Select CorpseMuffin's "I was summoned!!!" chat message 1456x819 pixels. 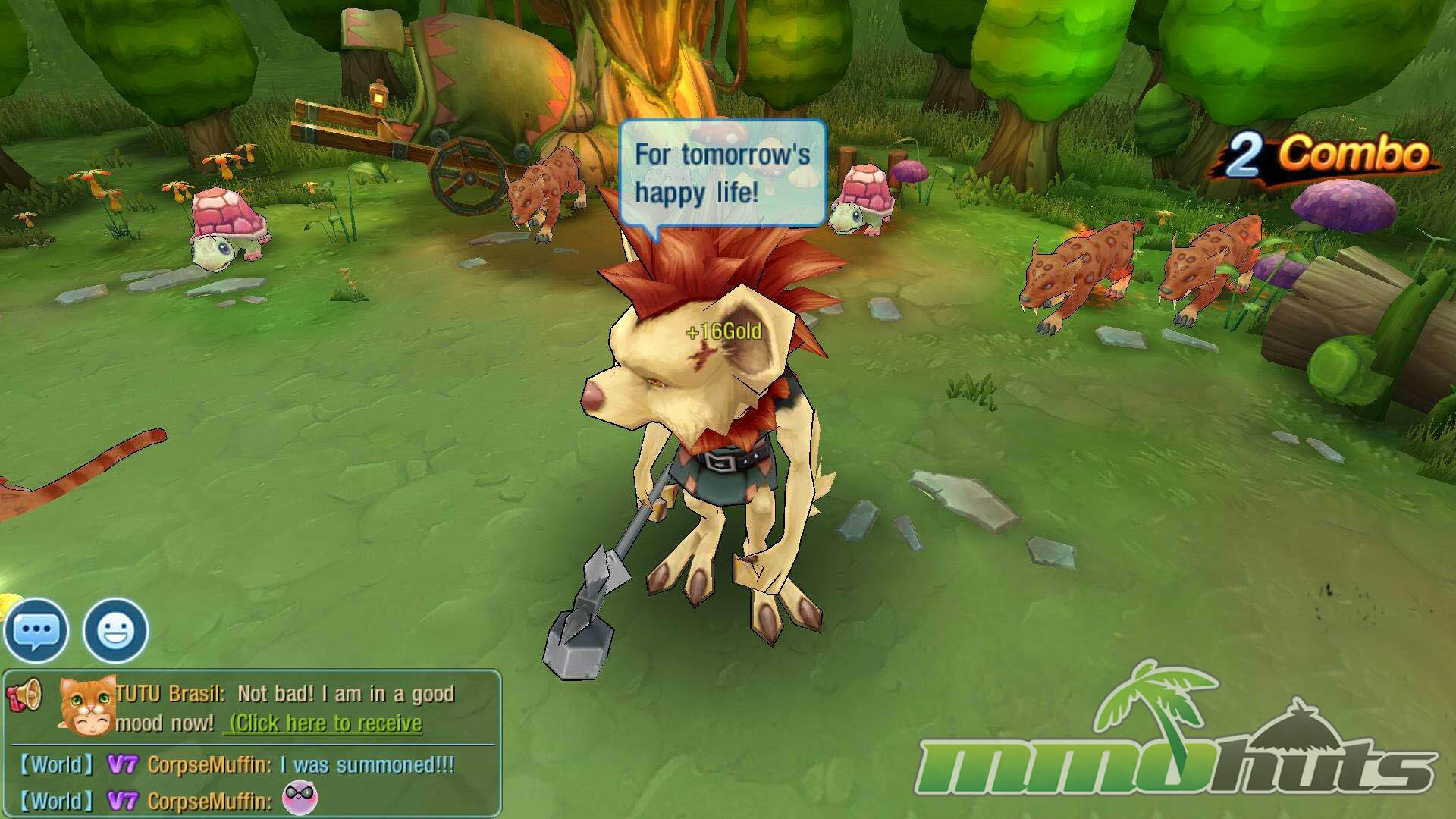[x=300, y=765]
